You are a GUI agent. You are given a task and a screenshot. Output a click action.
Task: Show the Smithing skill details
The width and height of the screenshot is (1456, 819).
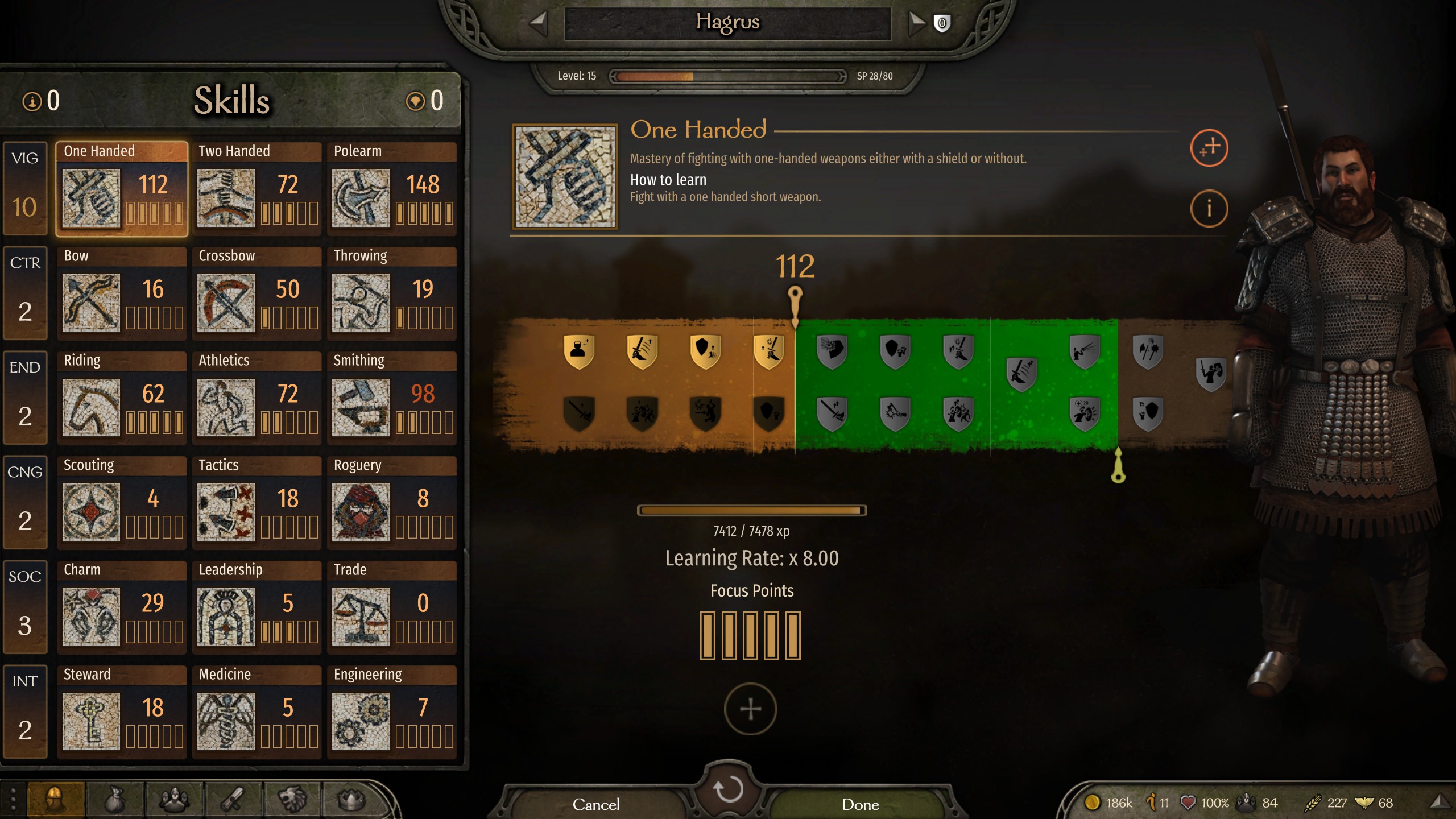tap(392, 398)
